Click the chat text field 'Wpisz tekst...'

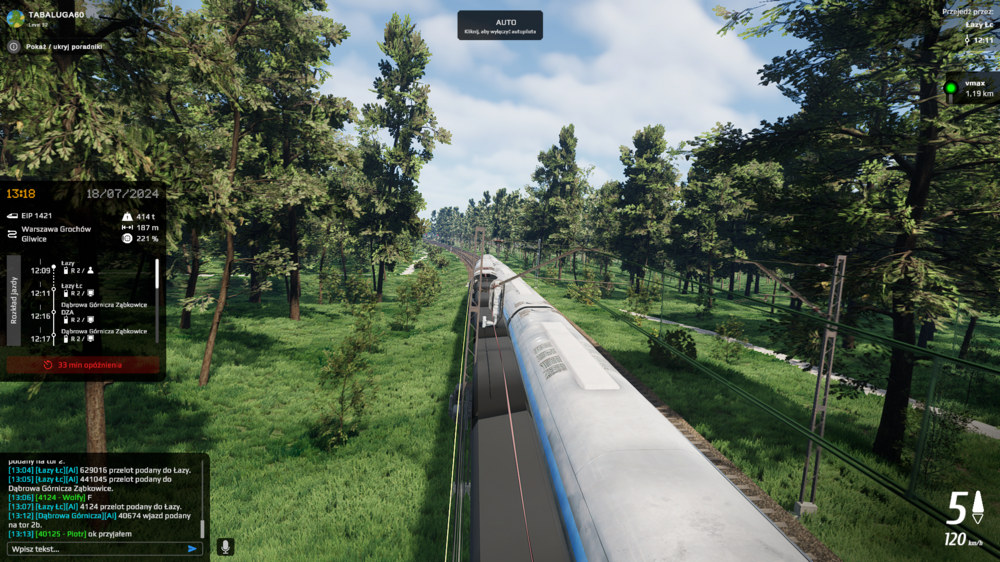(x=95, y=548)
